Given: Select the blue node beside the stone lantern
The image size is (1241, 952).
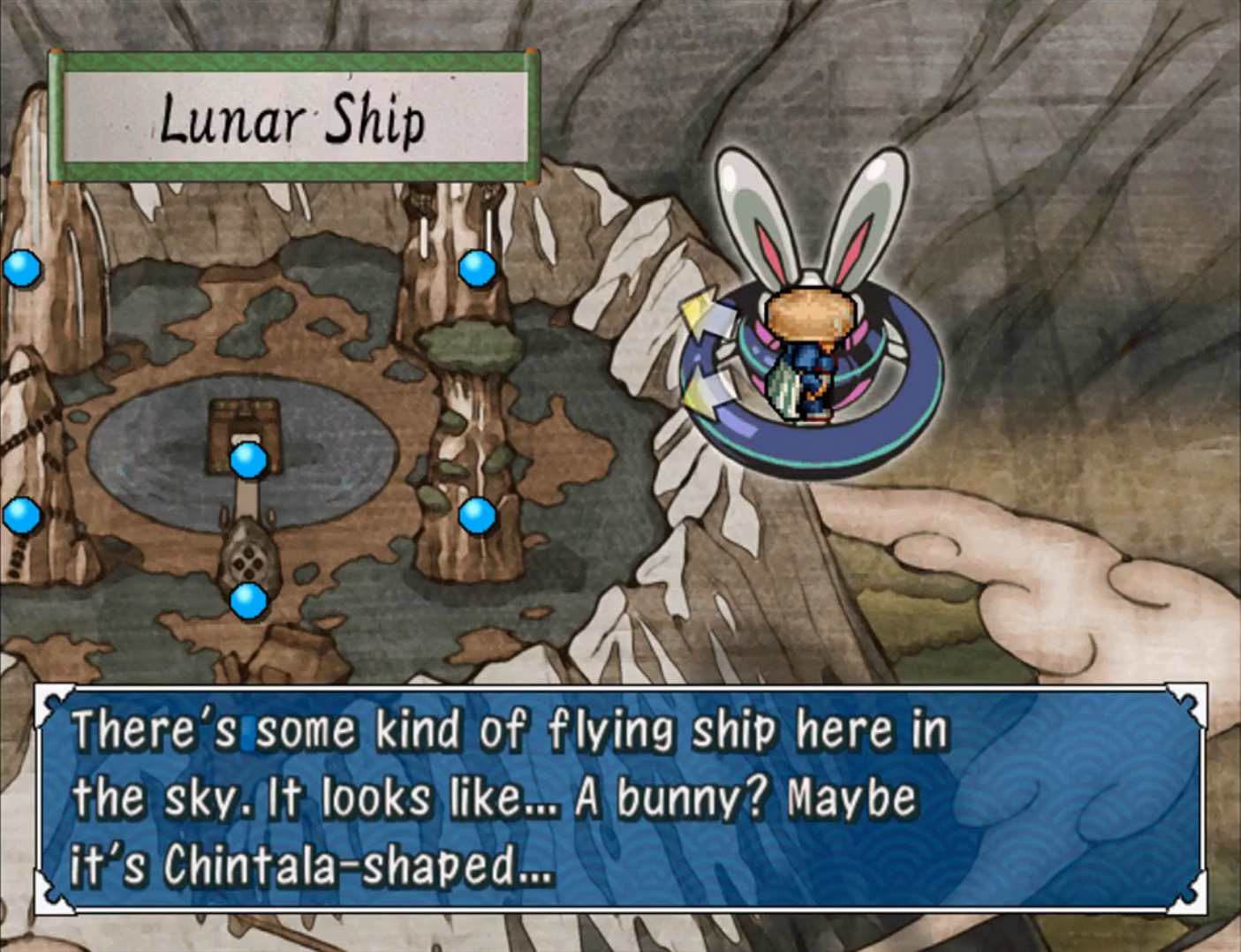Looking at the screenshot, I should pos(248,601).
